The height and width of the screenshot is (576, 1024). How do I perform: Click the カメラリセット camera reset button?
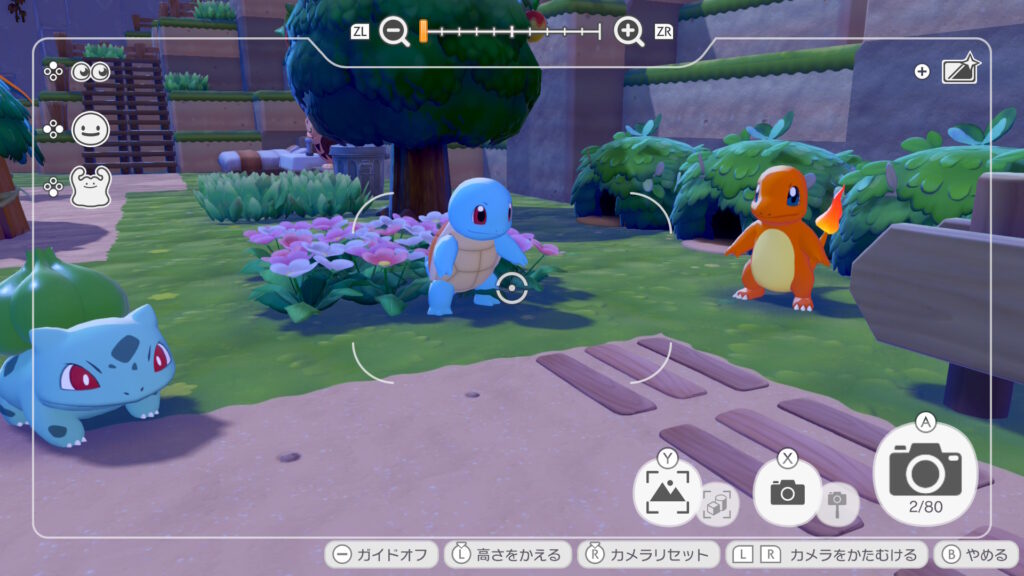click(x=648, y=555)
